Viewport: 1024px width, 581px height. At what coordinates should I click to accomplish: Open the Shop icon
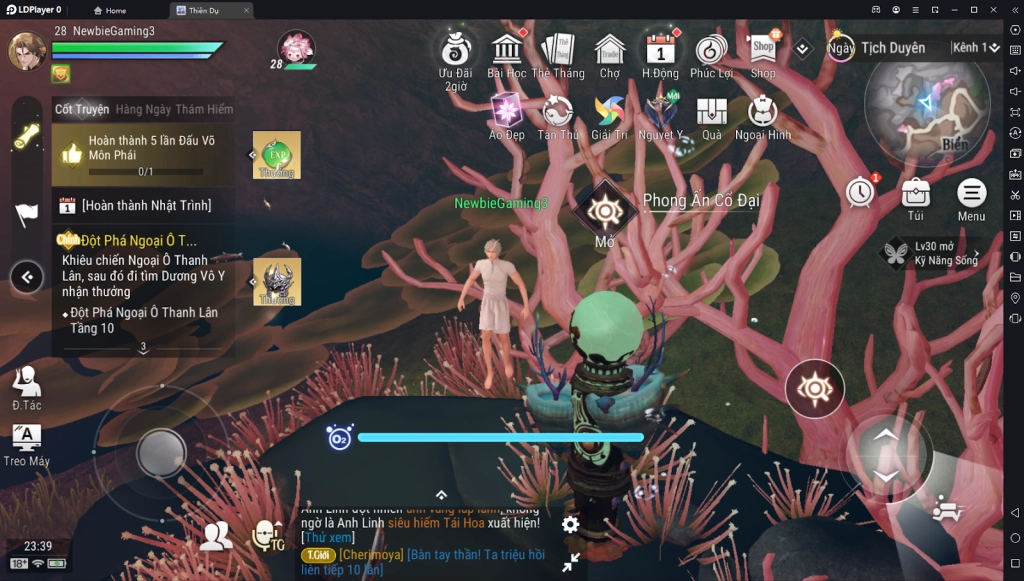coord(763,50)
